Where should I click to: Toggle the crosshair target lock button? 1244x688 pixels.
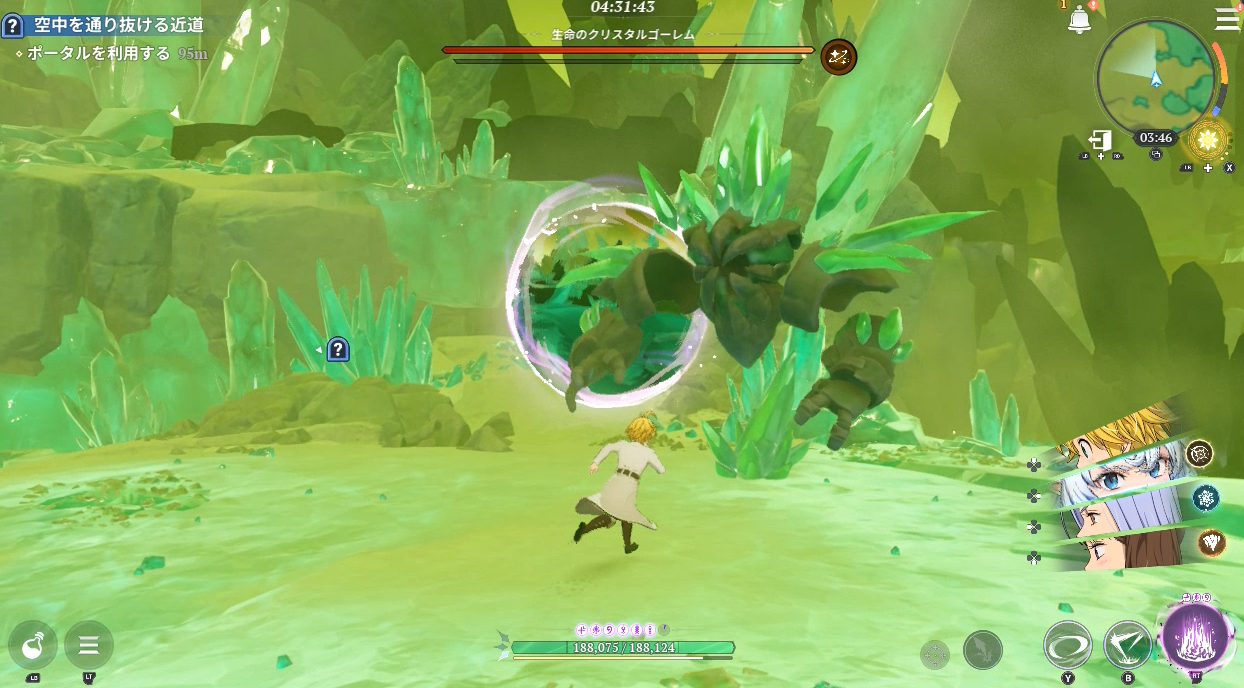935,655
